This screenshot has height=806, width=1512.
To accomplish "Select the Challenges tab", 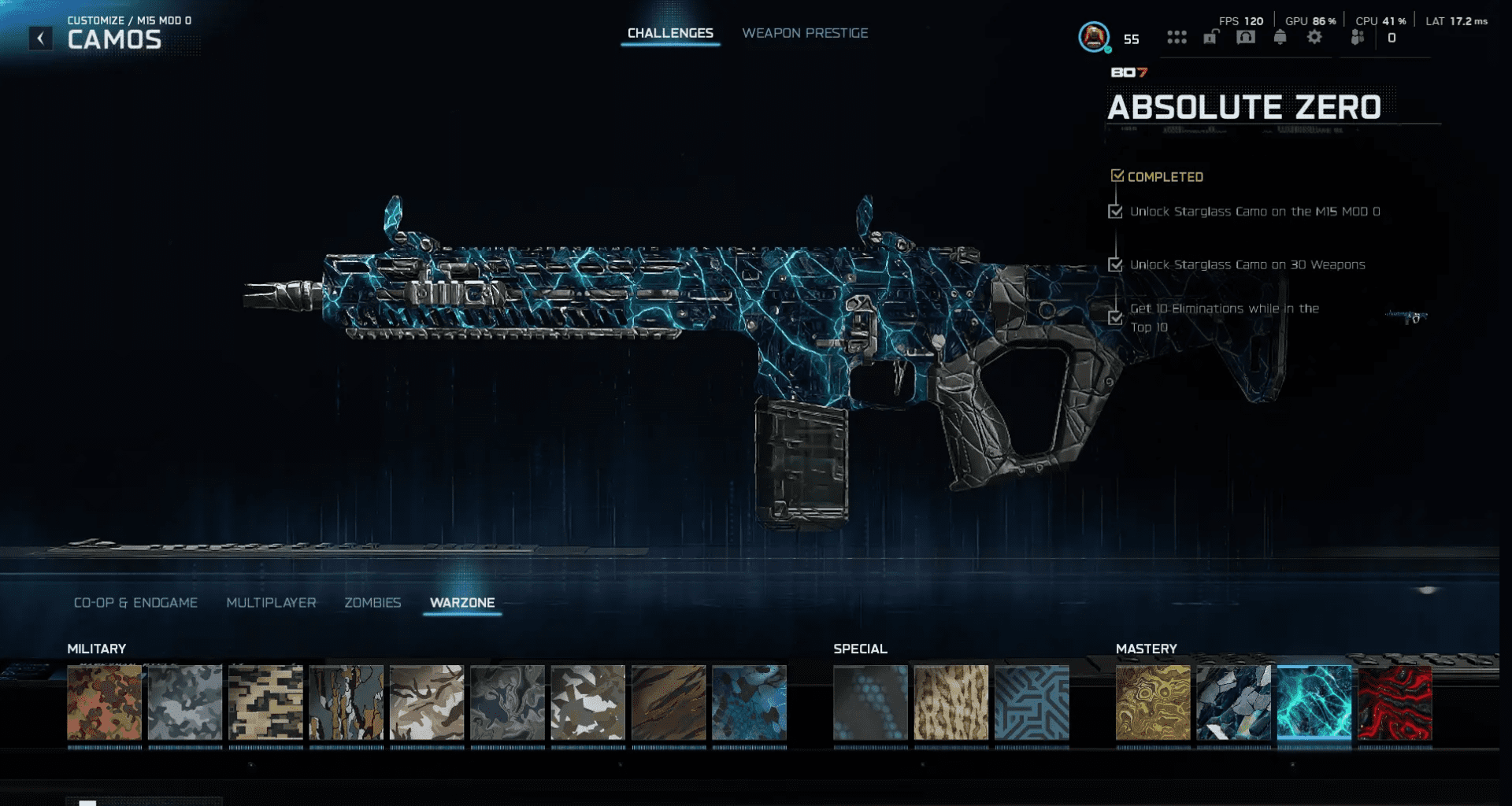I will (670, 33).
